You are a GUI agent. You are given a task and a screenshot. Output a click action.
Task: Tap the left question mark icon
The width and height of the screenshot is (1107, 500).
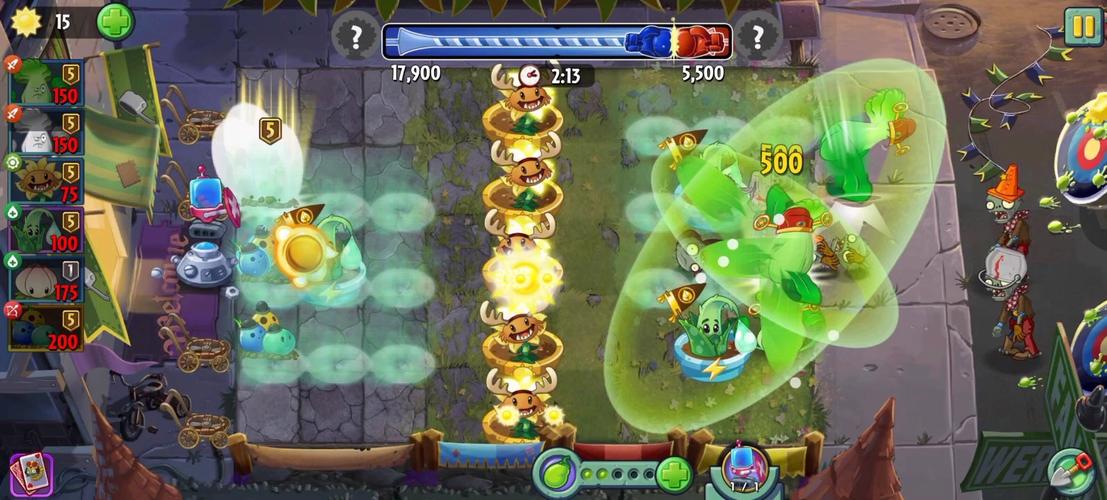coord(355,39)
